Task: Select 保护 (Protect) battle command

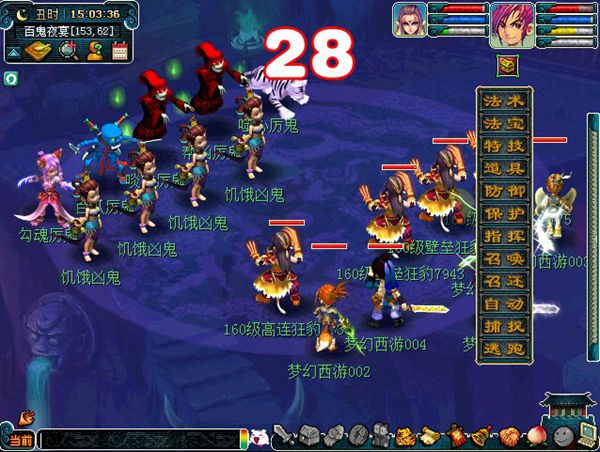Action: (x=504, y=212)
